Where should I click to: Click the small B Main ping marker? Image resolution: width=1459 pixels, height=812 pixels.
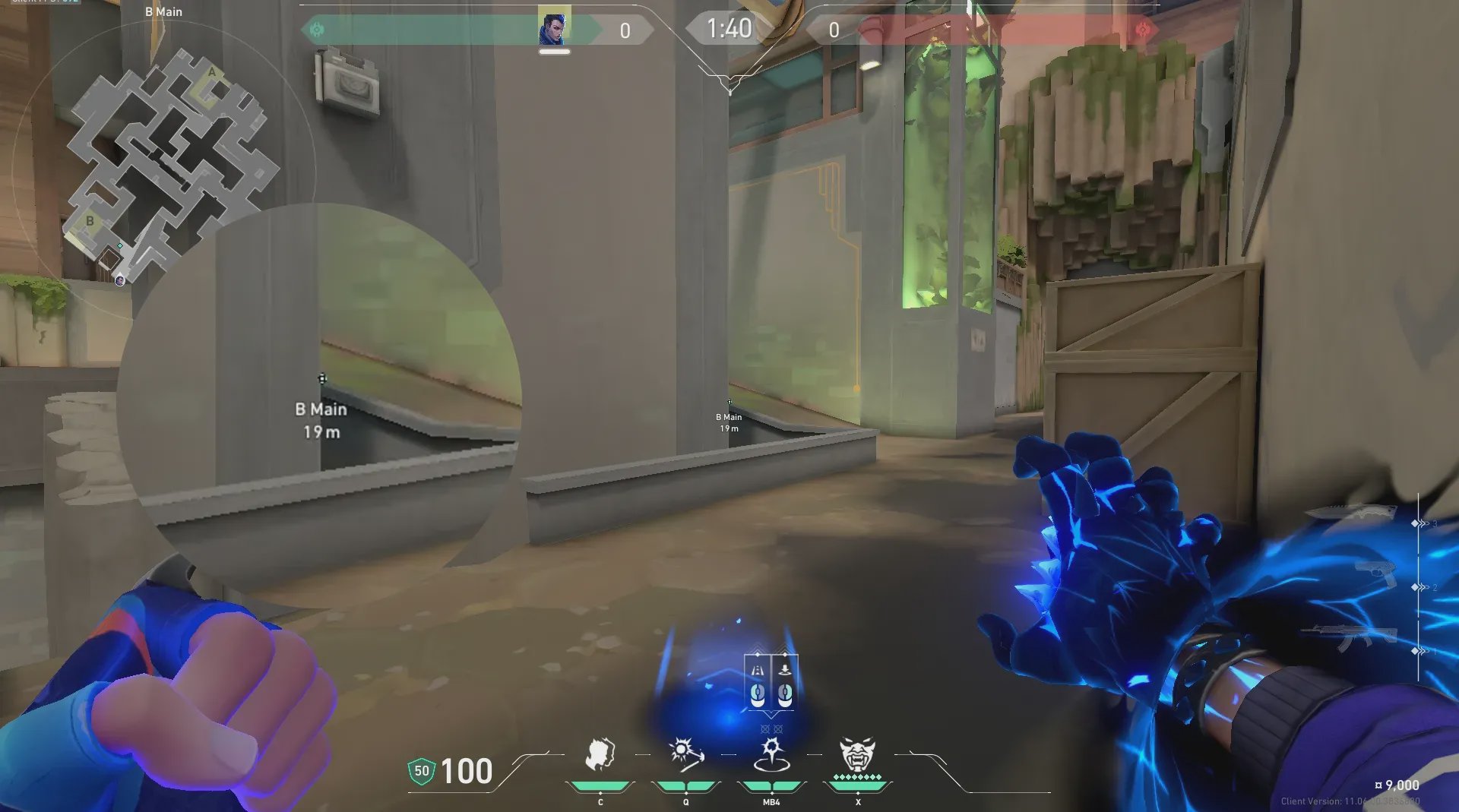pos(729,403)
